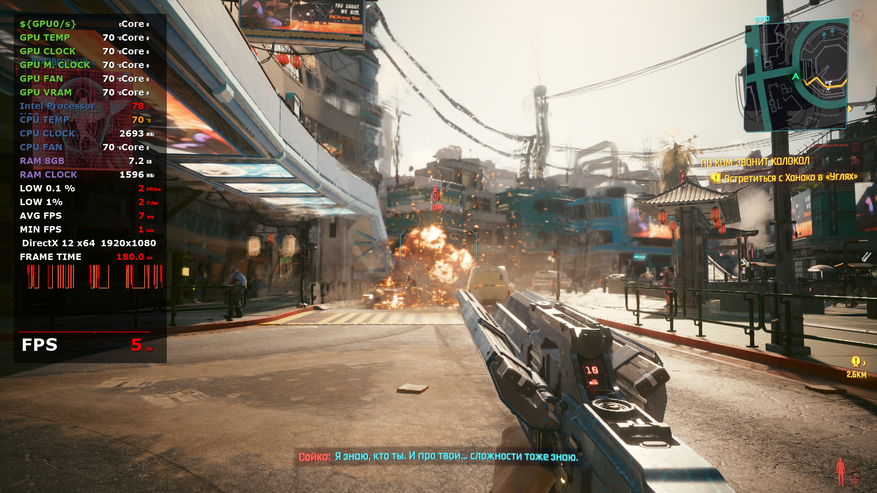
Task: Click the yellow quest waypoint marker
Action: [856, 362]
